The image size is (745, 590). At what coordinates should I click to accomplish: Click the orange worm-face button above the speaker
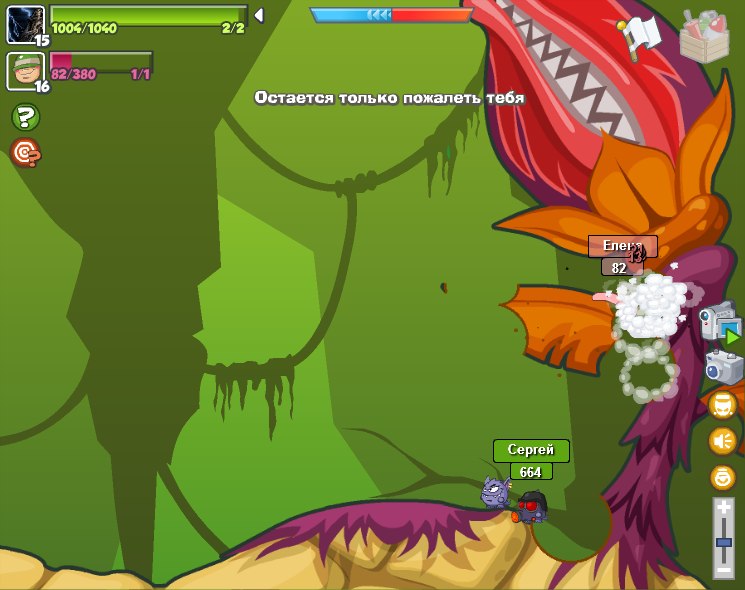[x=722, y=405]
